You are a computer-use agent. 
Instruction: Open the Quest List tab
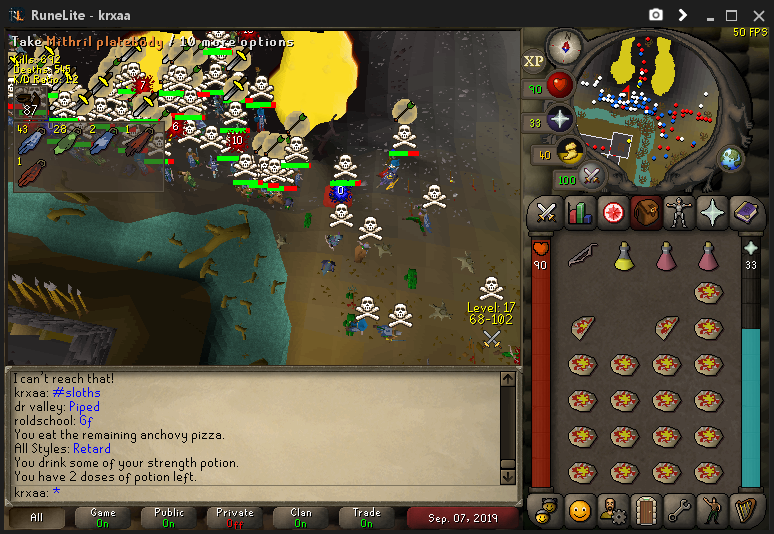pos(612,212)
